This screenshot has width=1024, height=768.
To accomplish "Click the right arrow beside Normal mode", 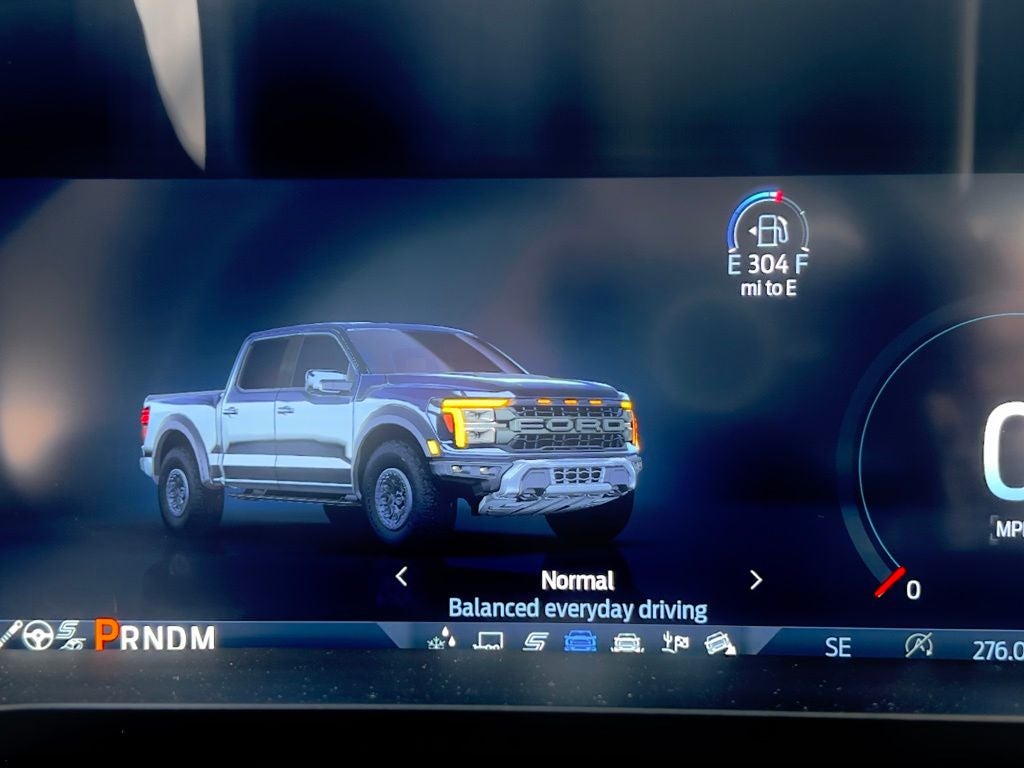I will click(x=756, y=580).
